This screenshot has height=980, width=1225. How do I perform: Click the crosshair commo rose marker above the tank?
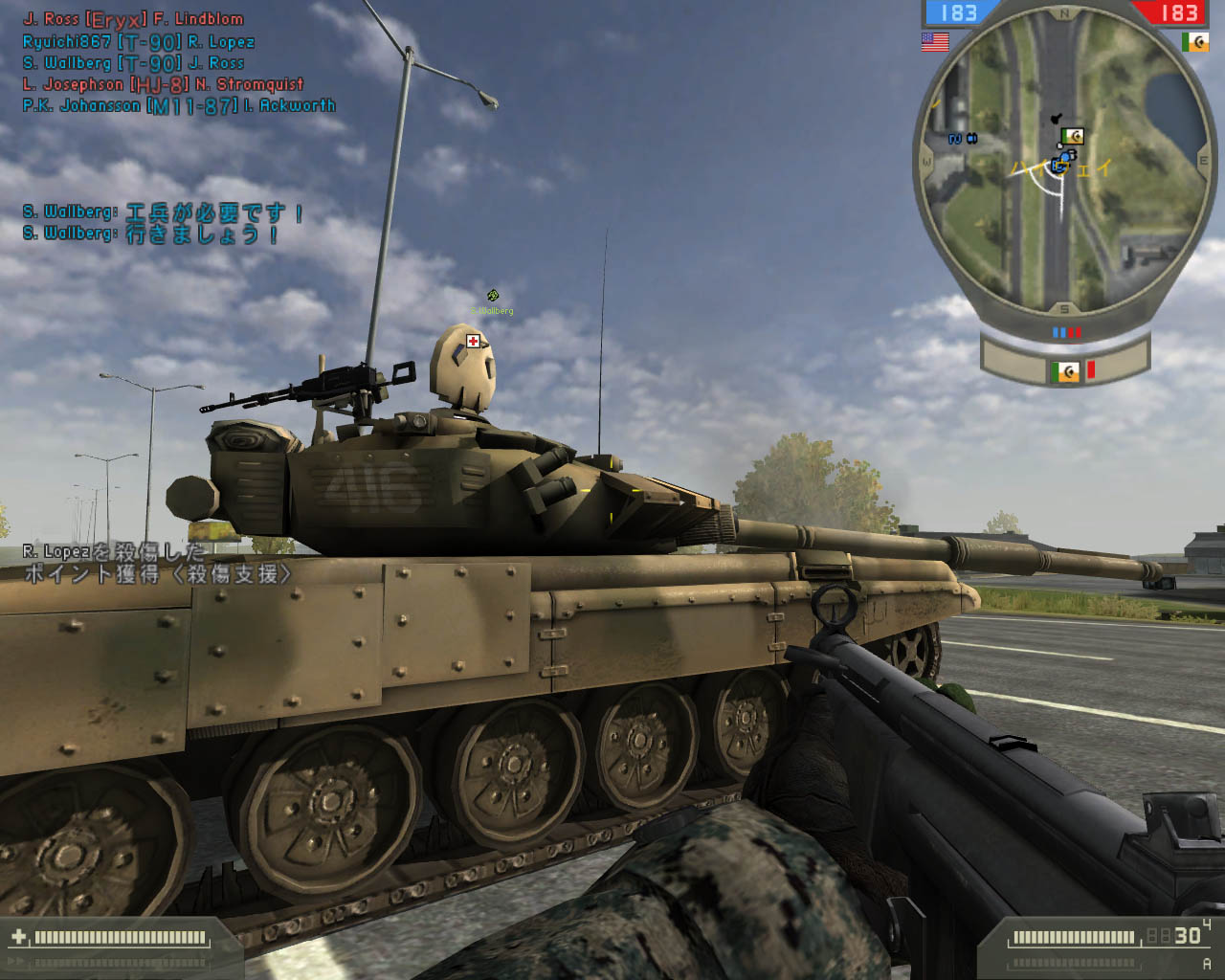click(492, 296)
